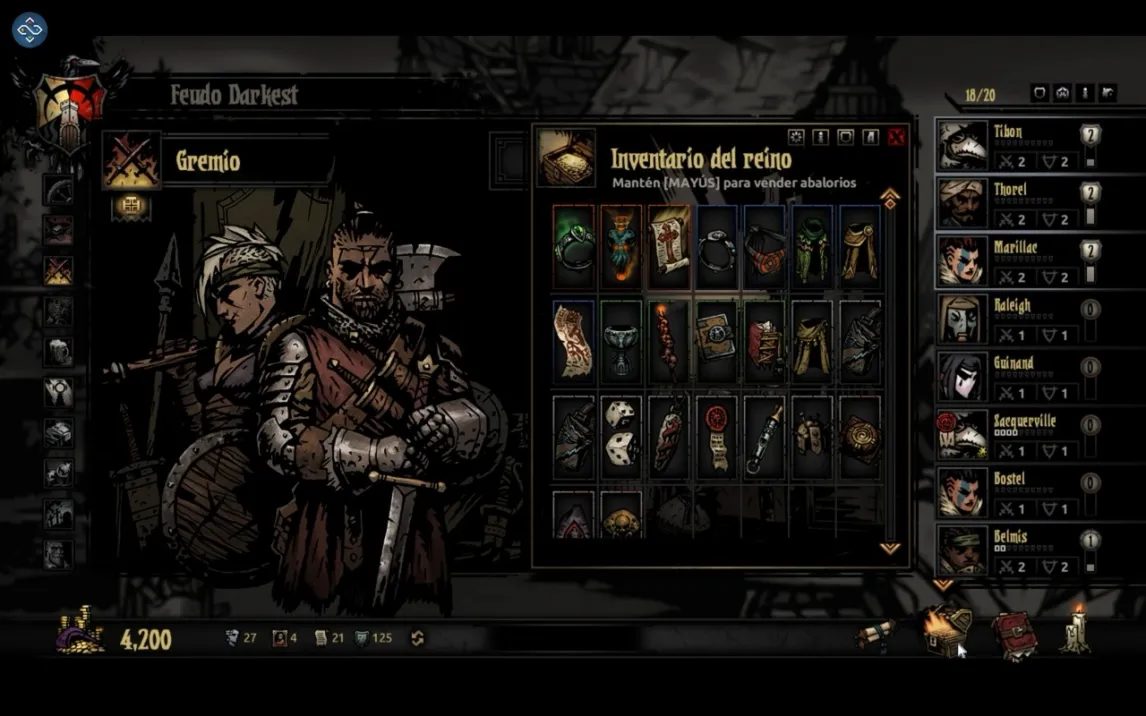1146x716 pixels.
Task: Pick the red wax seal trinket
Action: 716,436
